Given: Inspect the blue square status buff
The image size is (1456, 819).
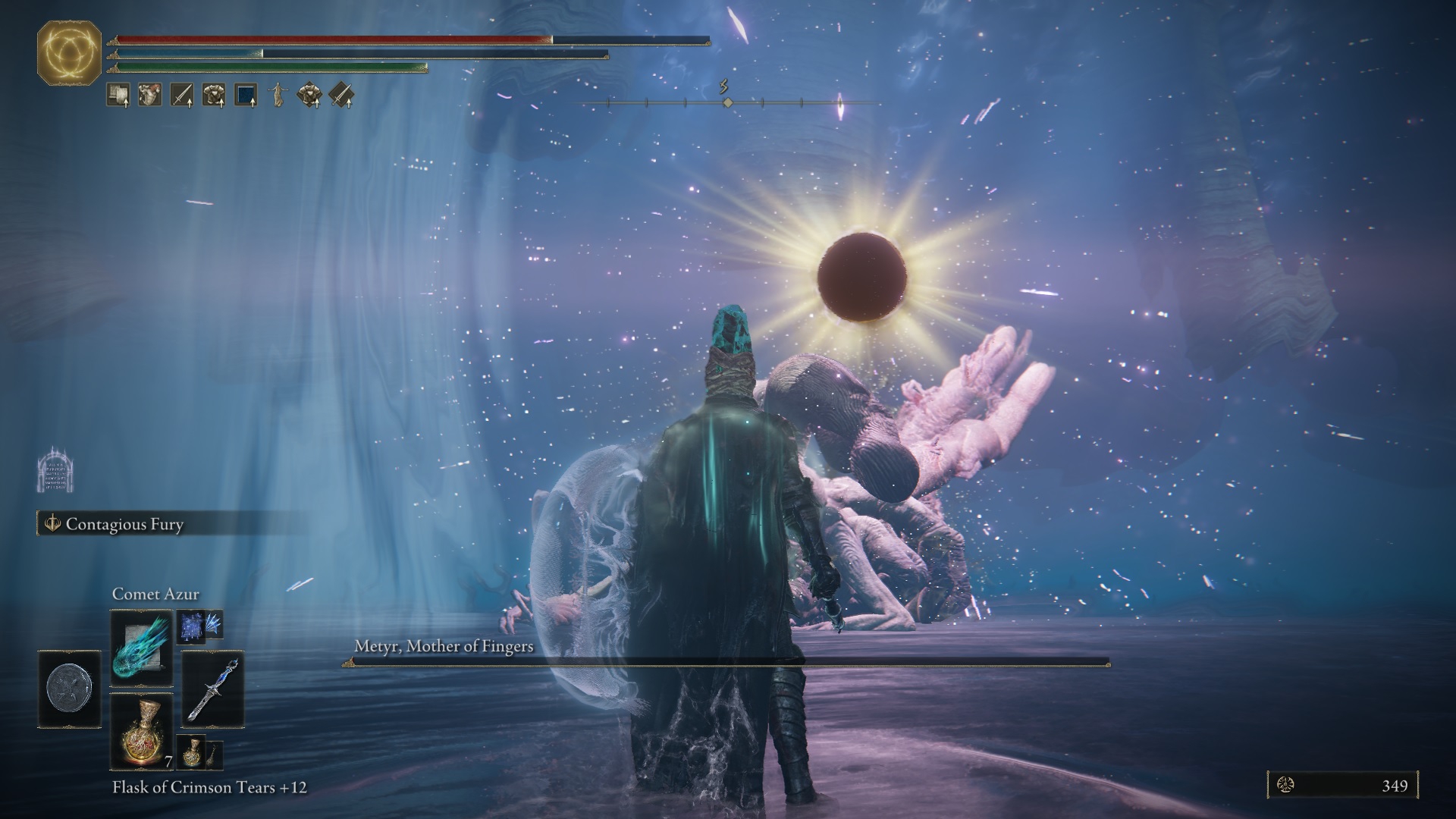Looking at the screenshot, I should [246, 95].
